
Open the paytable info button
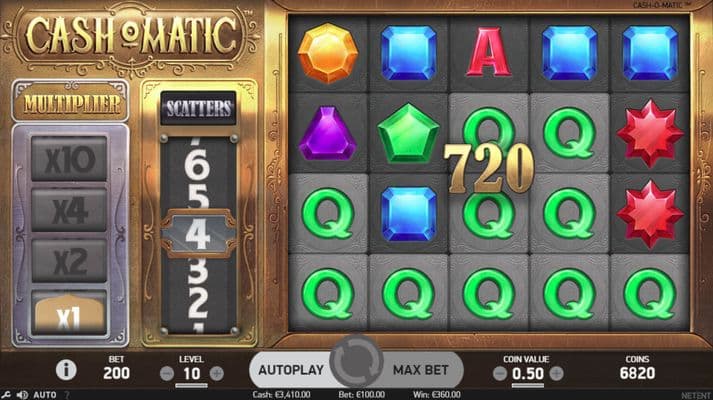[x=67, y=370]
